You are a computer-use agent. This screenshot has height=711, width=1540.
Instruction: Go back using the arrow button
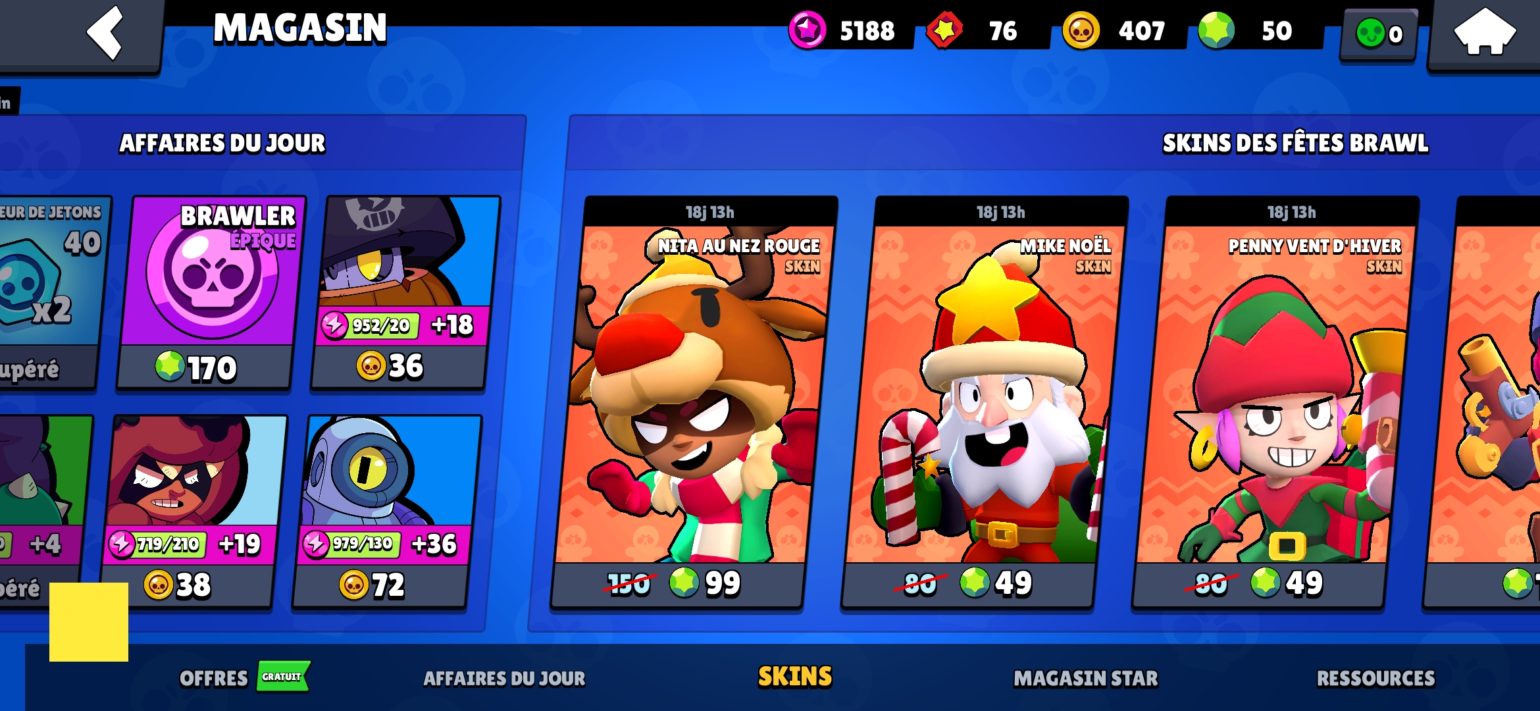(105, 33)
